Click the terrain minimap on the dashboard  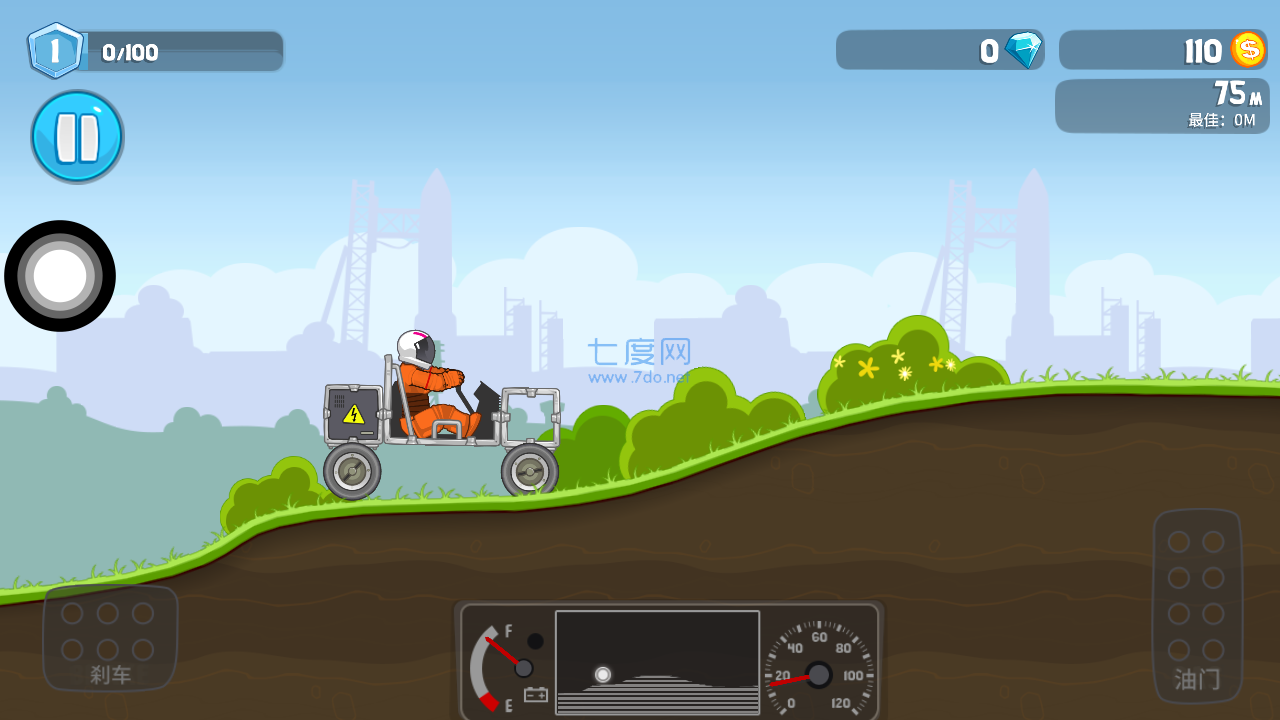(657, 662)
